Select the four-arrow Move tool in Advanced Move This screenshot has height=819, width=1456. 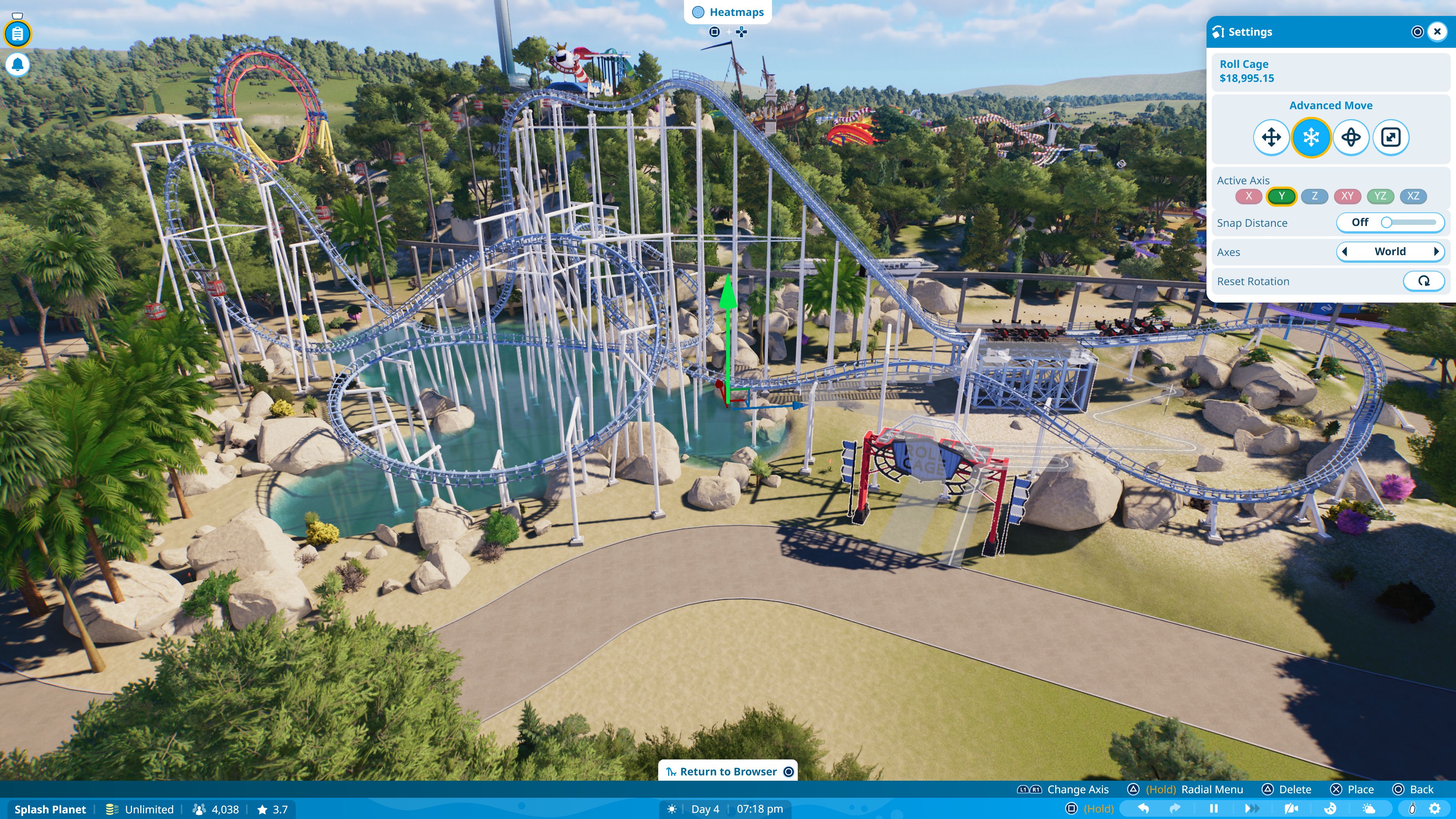pyautogui.click(x=1272, y=137)
